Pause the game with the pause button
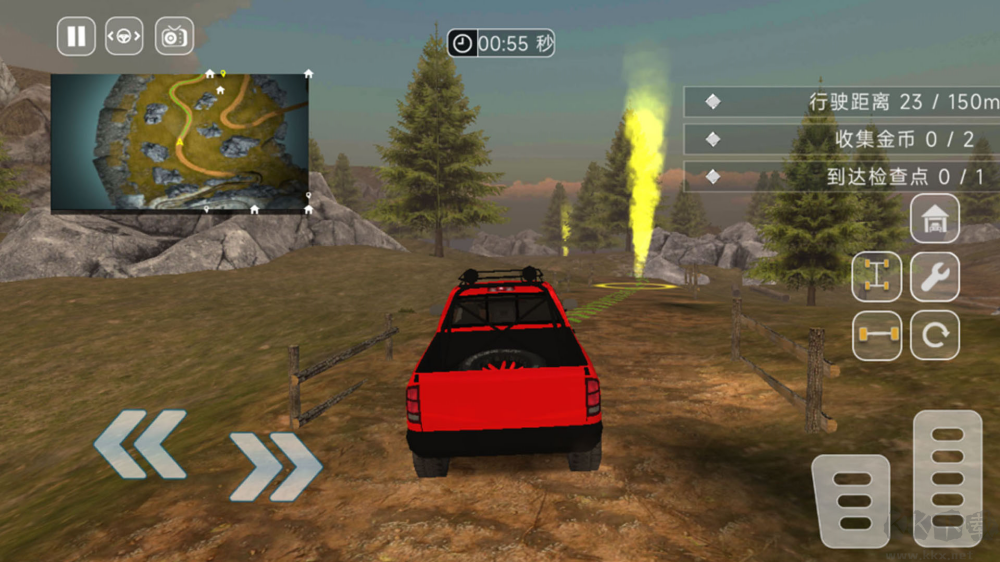The height and width of the screenshot is (562, 1000). [x=76, y=37]
